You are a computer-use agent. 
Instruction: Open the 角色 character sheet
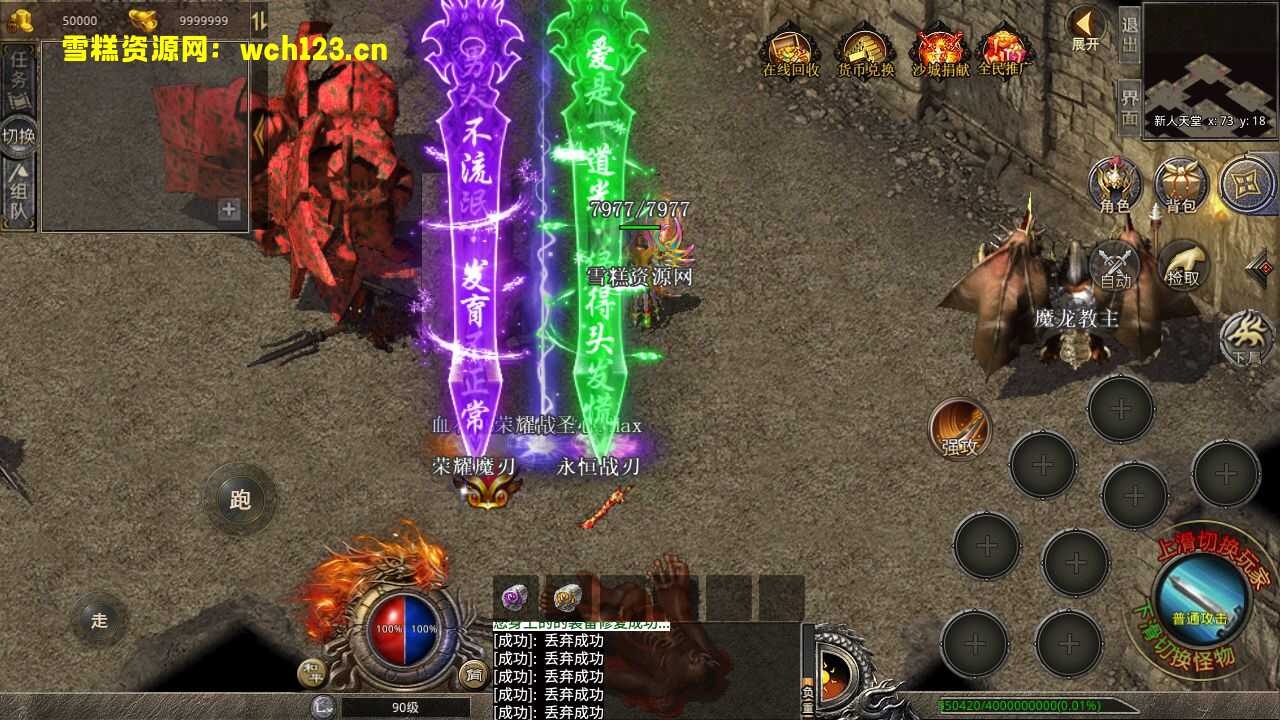click(x=1115, y=185)
